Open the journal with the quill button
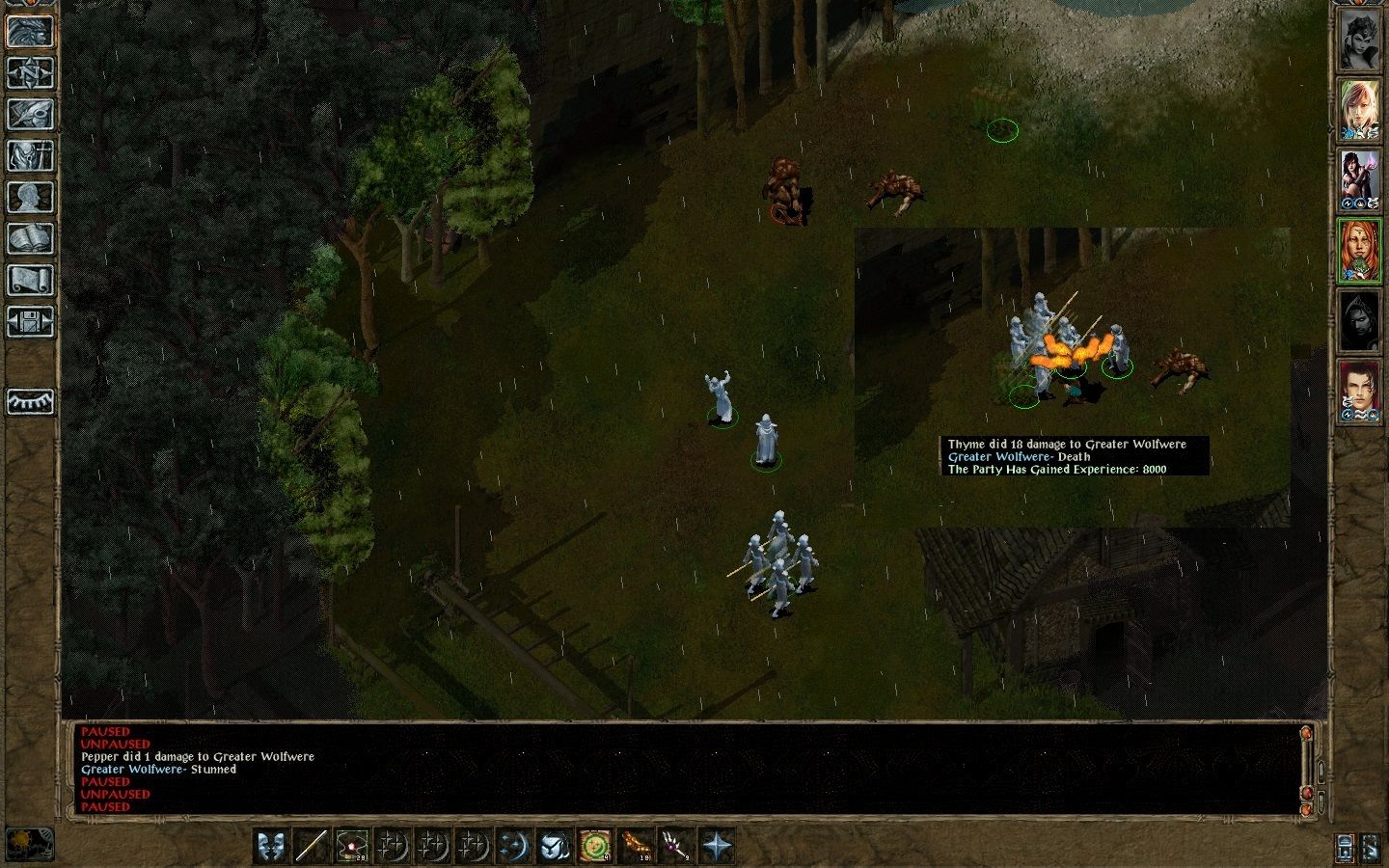 (30, 114)
